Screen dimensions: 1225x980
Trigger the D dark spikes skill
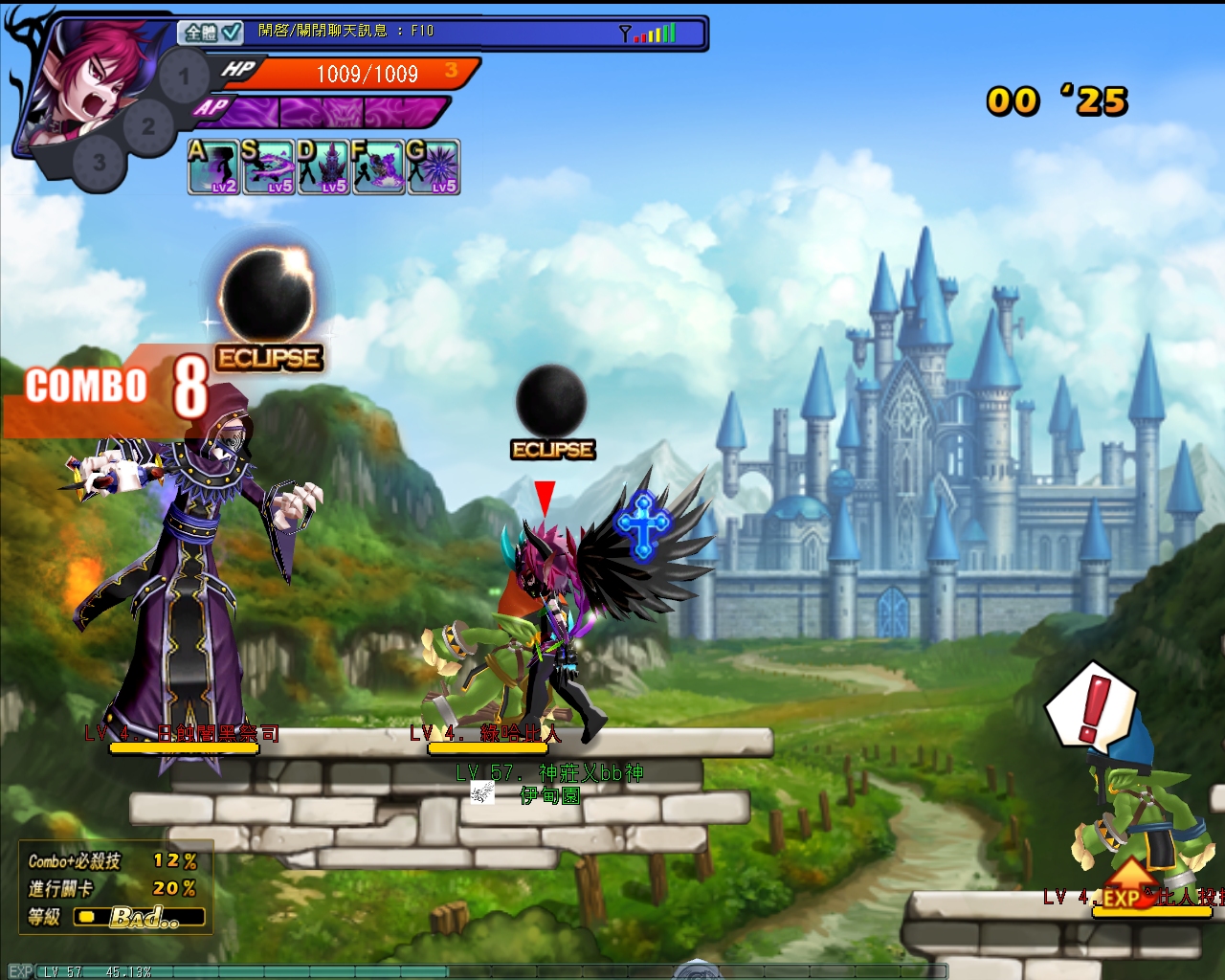(x=323, y=167)
